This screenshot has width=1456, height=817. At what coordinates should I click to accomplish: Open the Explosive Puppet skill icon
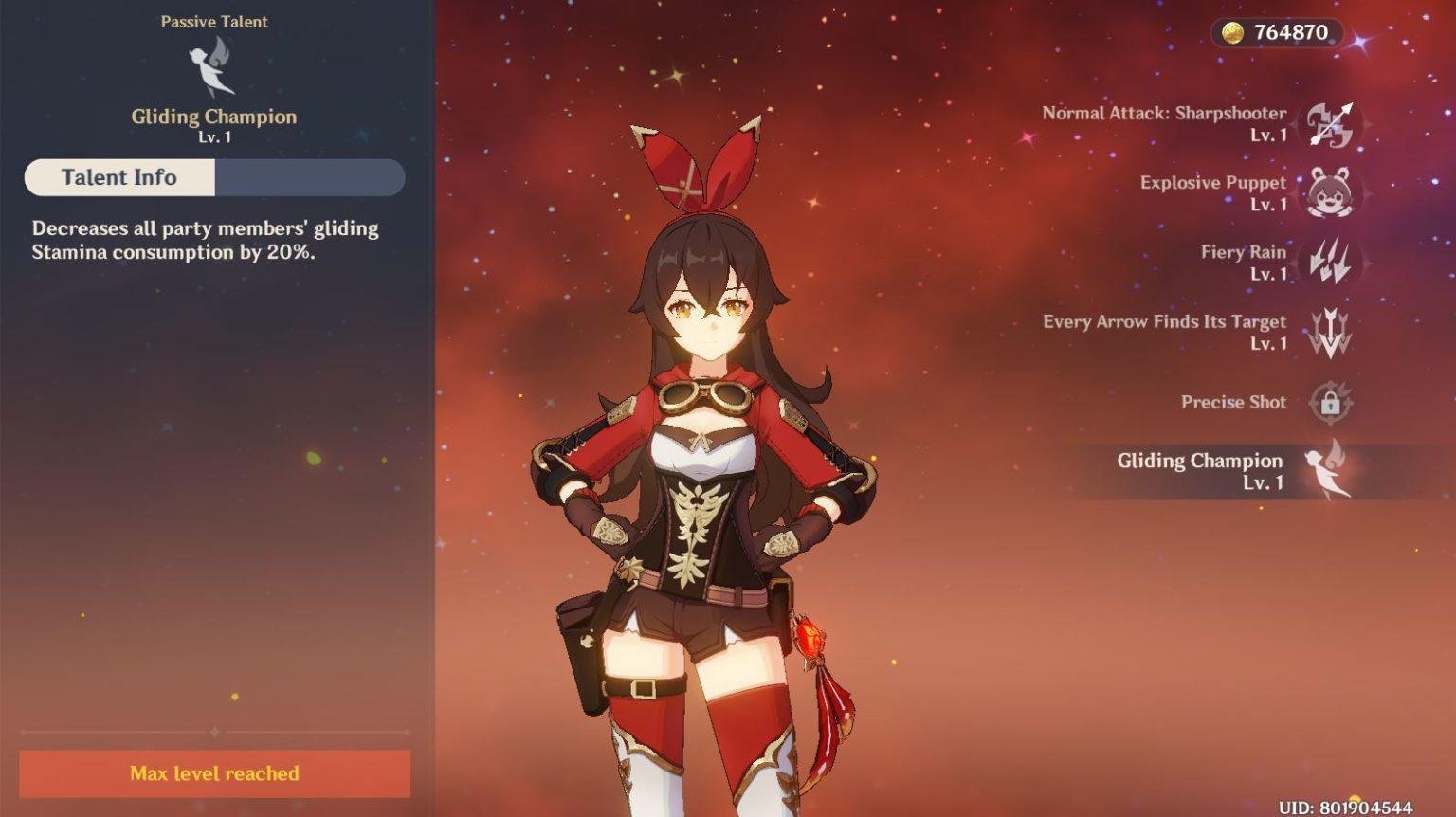click(x=1331, y=193)
